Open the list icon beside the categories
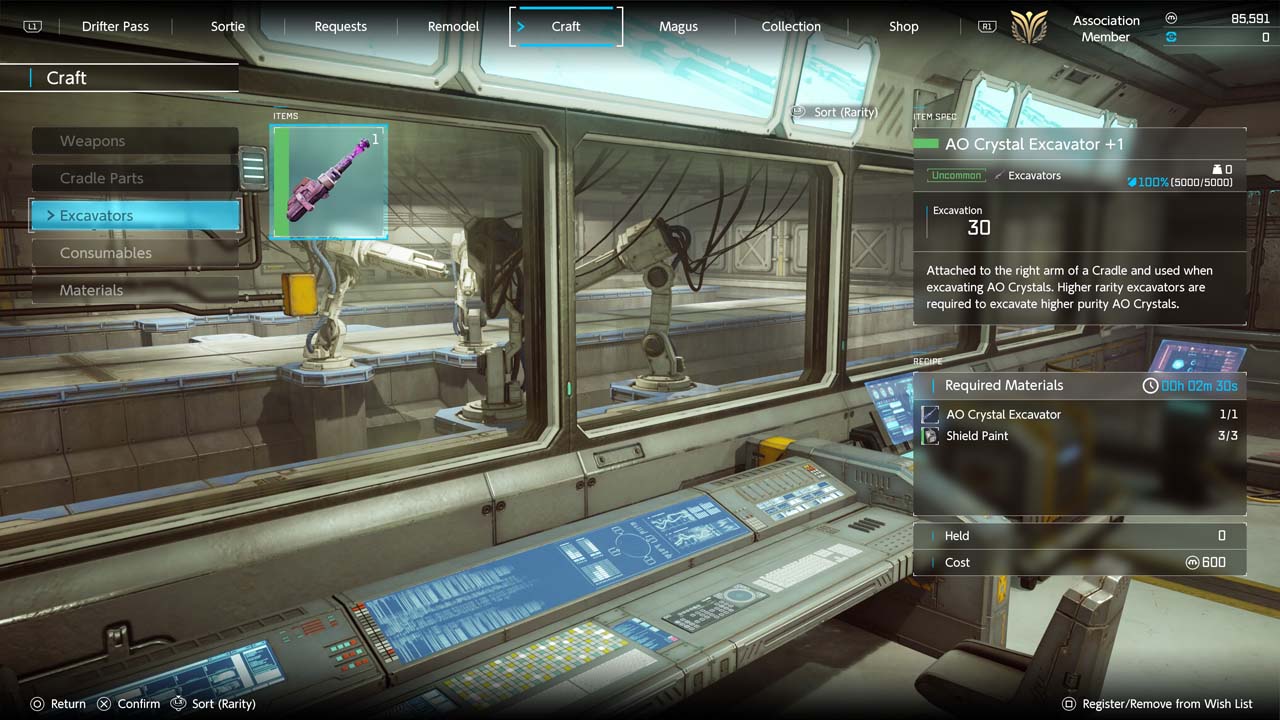This screenshot has height=720, width=1280. tap(253, 168)
